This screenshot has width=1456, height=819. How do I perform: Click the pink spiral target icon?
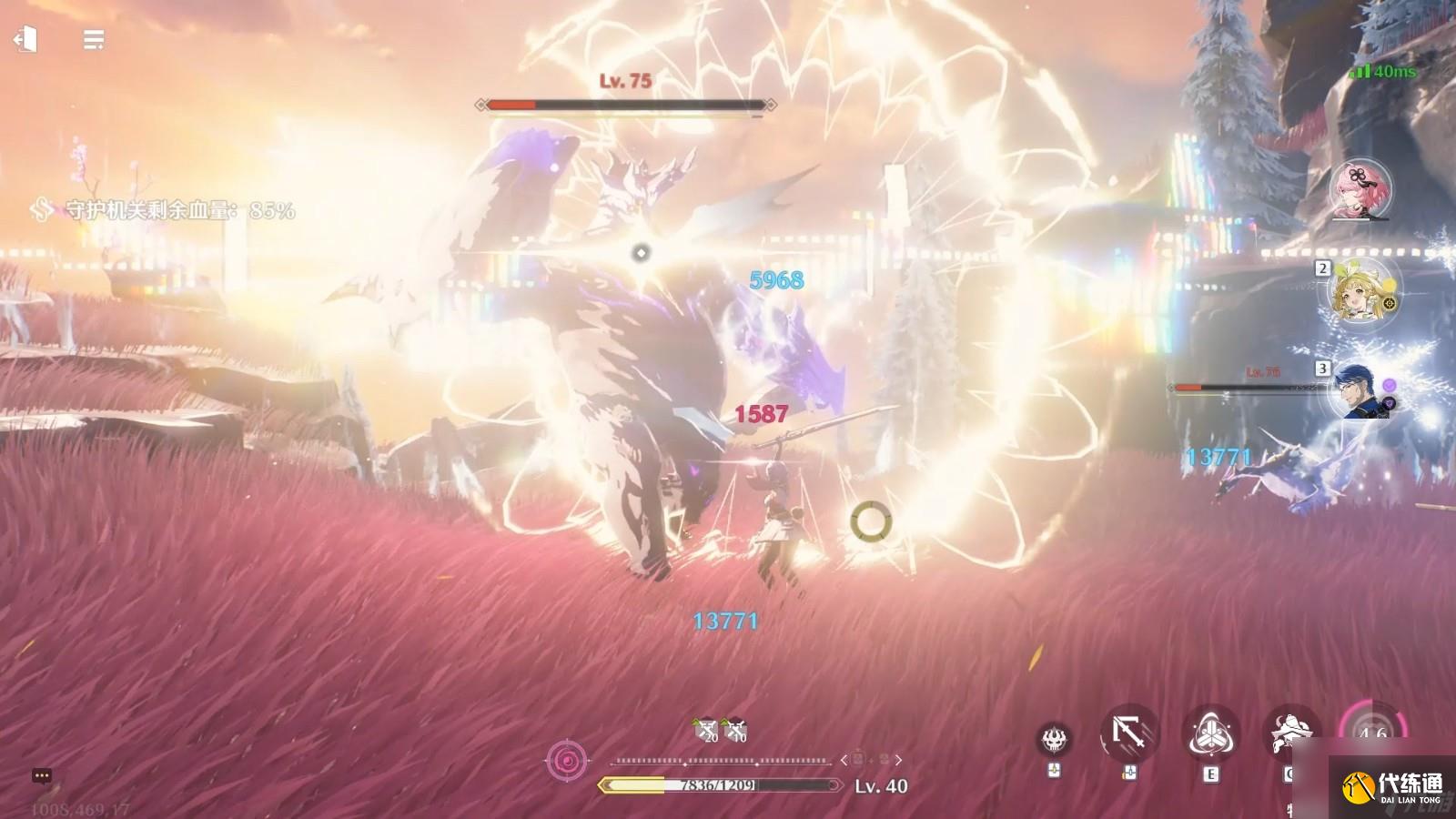tap(567, 760)
